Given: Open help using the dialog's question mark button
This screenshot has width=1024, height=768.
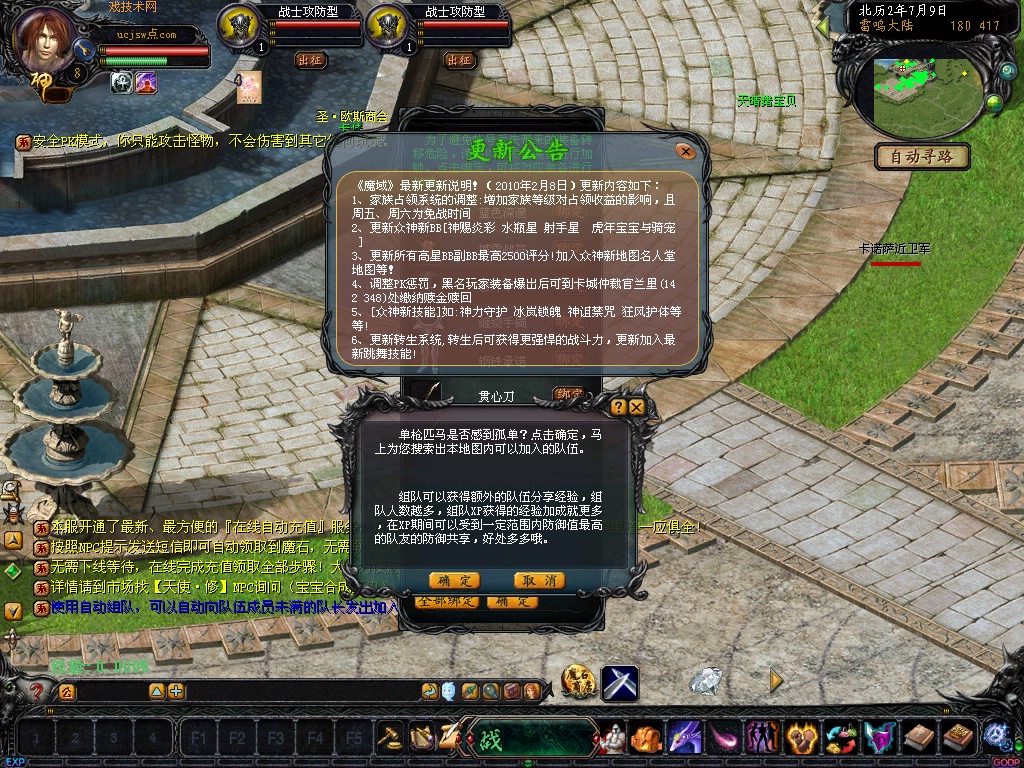Looking at the screenshot, I should point(618,407).
